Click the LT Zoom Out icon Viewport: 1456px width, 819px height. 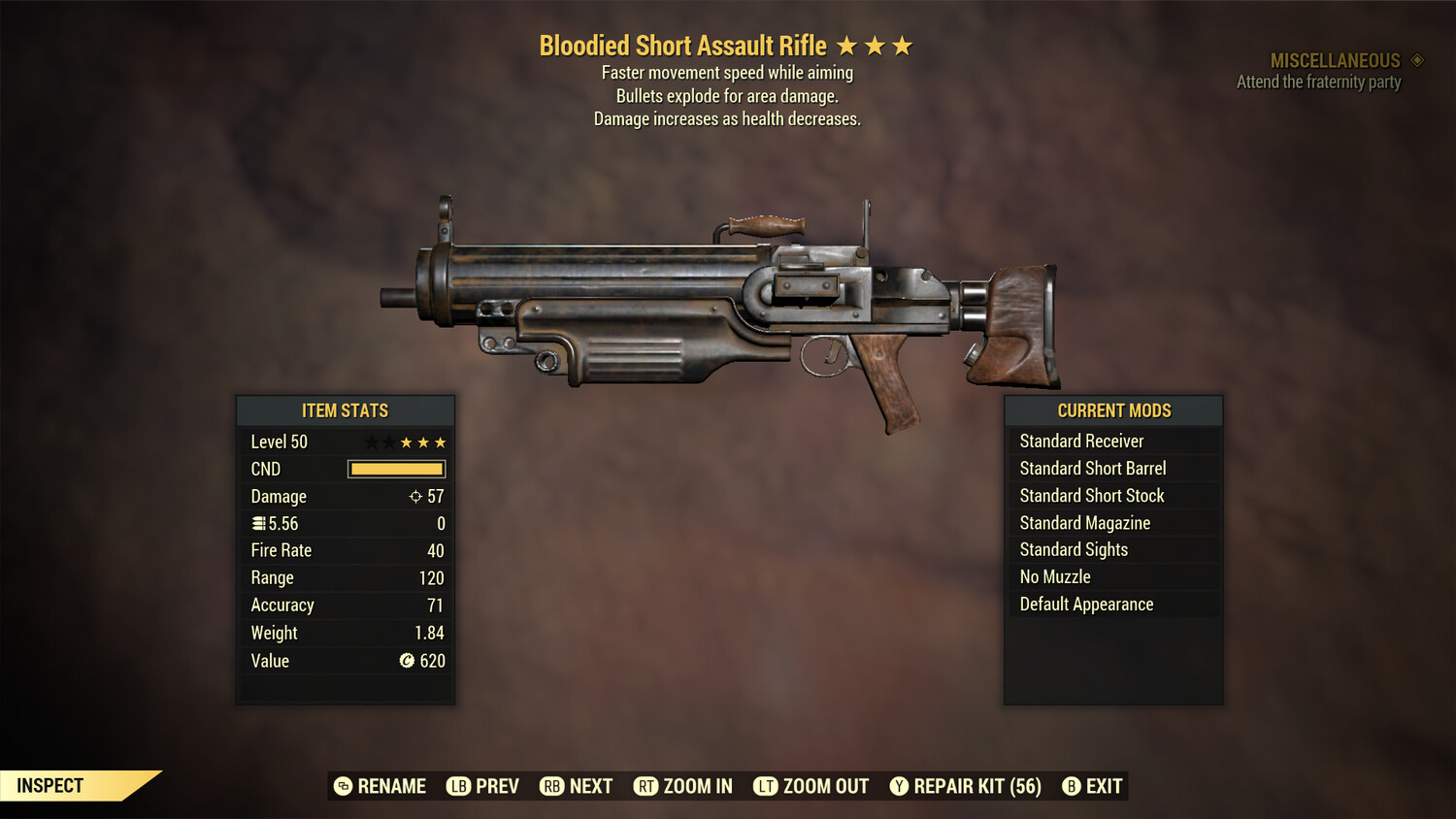(767, 786)
